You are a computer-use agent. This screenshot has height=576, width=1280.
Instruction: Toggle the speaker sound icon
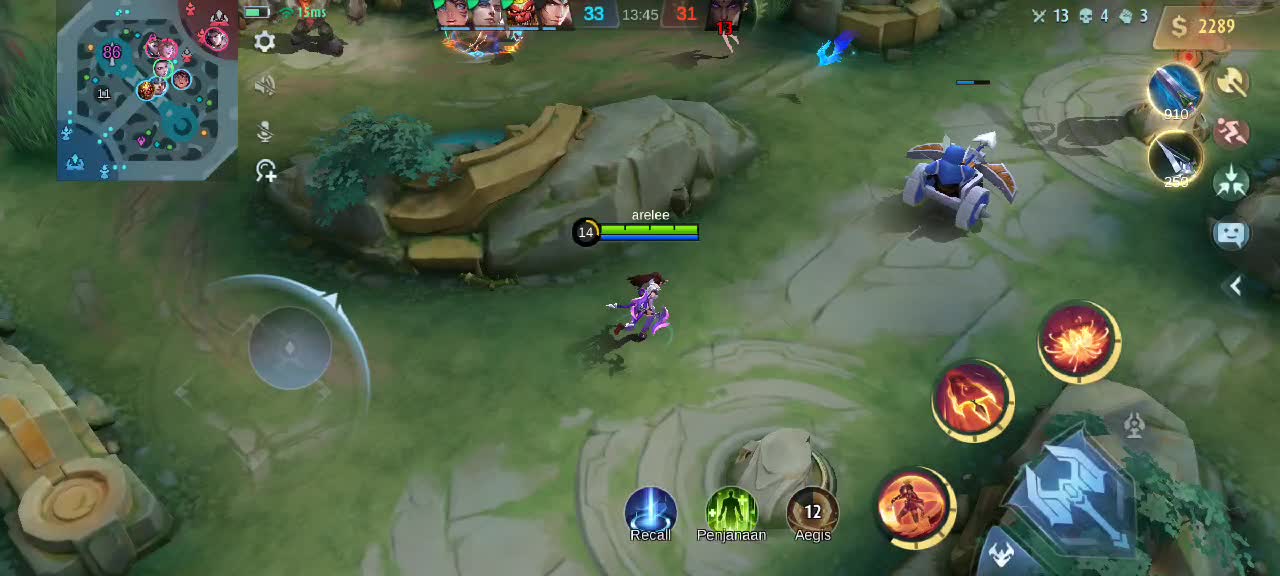265,86
